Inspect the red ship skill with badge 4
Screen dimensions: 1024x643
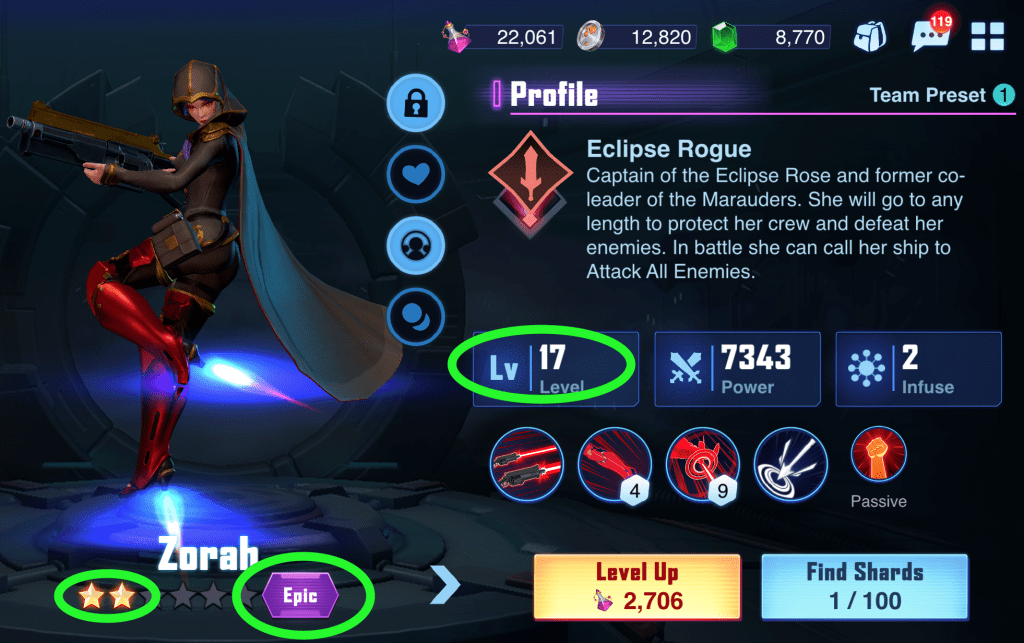(613, 463)
